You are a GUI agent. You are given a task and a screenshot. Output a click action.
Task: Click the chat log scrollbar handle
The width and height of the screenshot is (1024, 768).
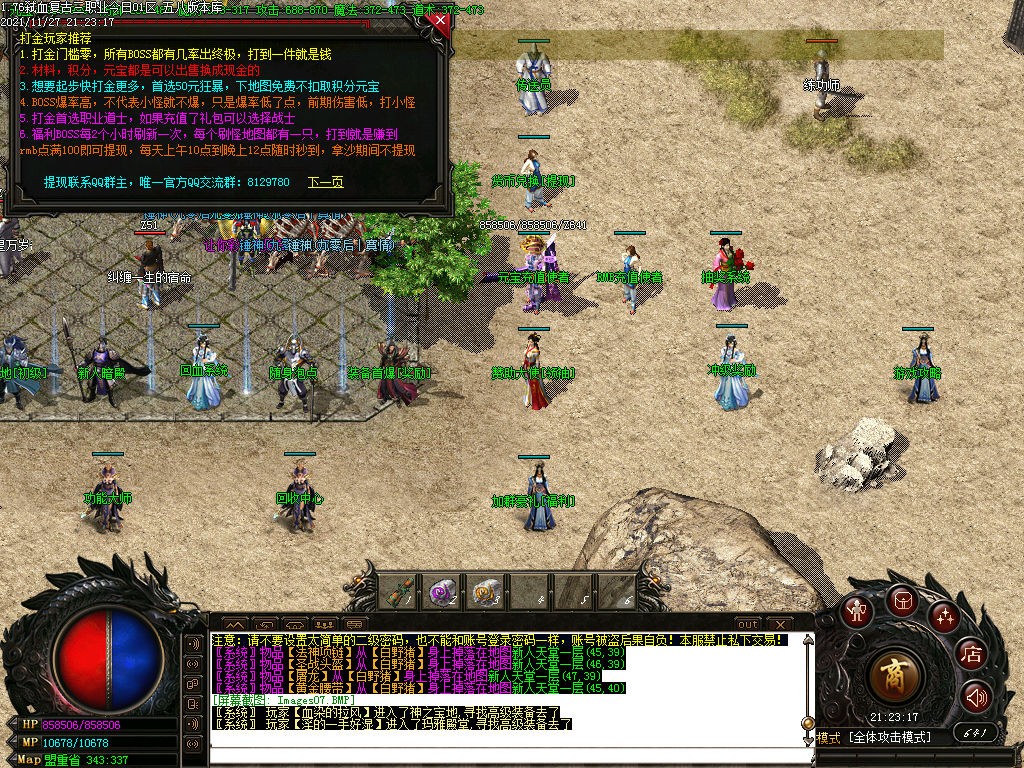pyautogui.click(x=808, y=723)
